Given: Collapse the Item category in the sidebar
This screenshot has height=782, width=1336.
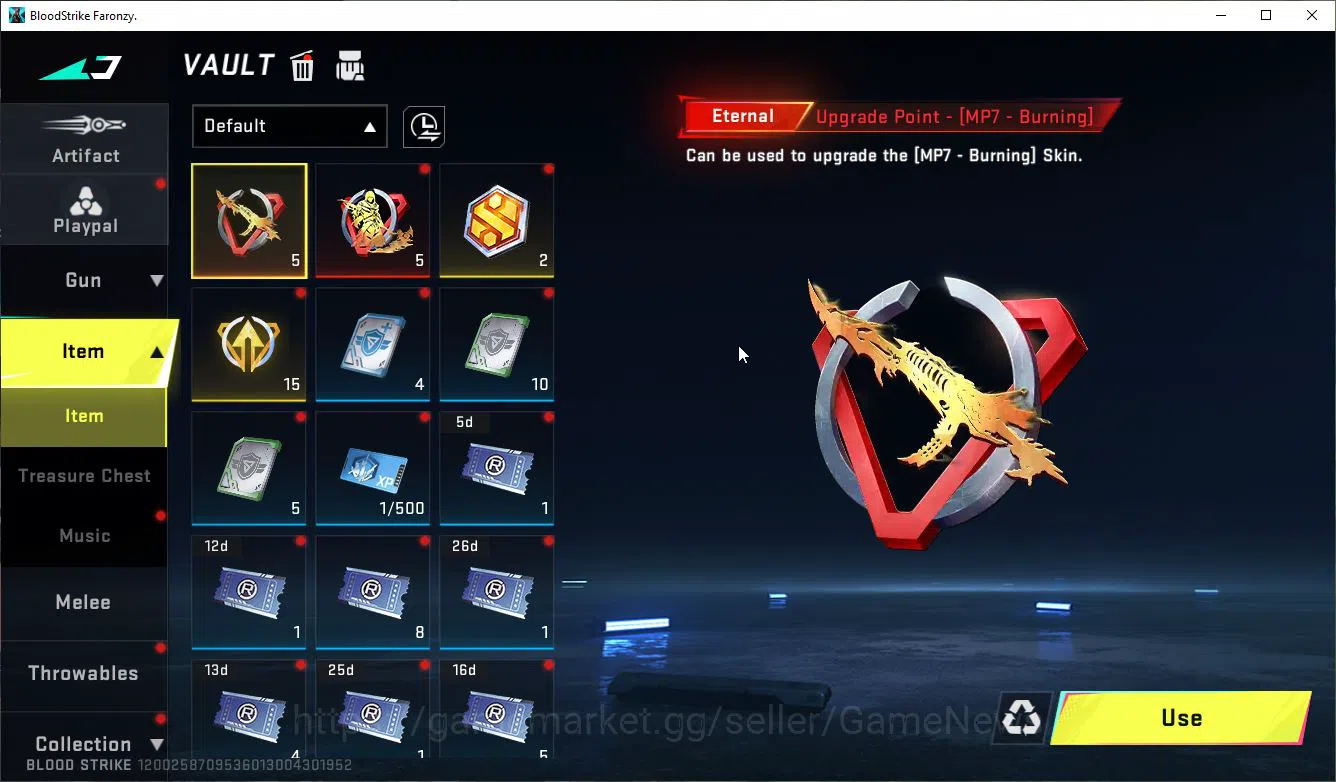Looking at the screenshot, I should point(85,351).
